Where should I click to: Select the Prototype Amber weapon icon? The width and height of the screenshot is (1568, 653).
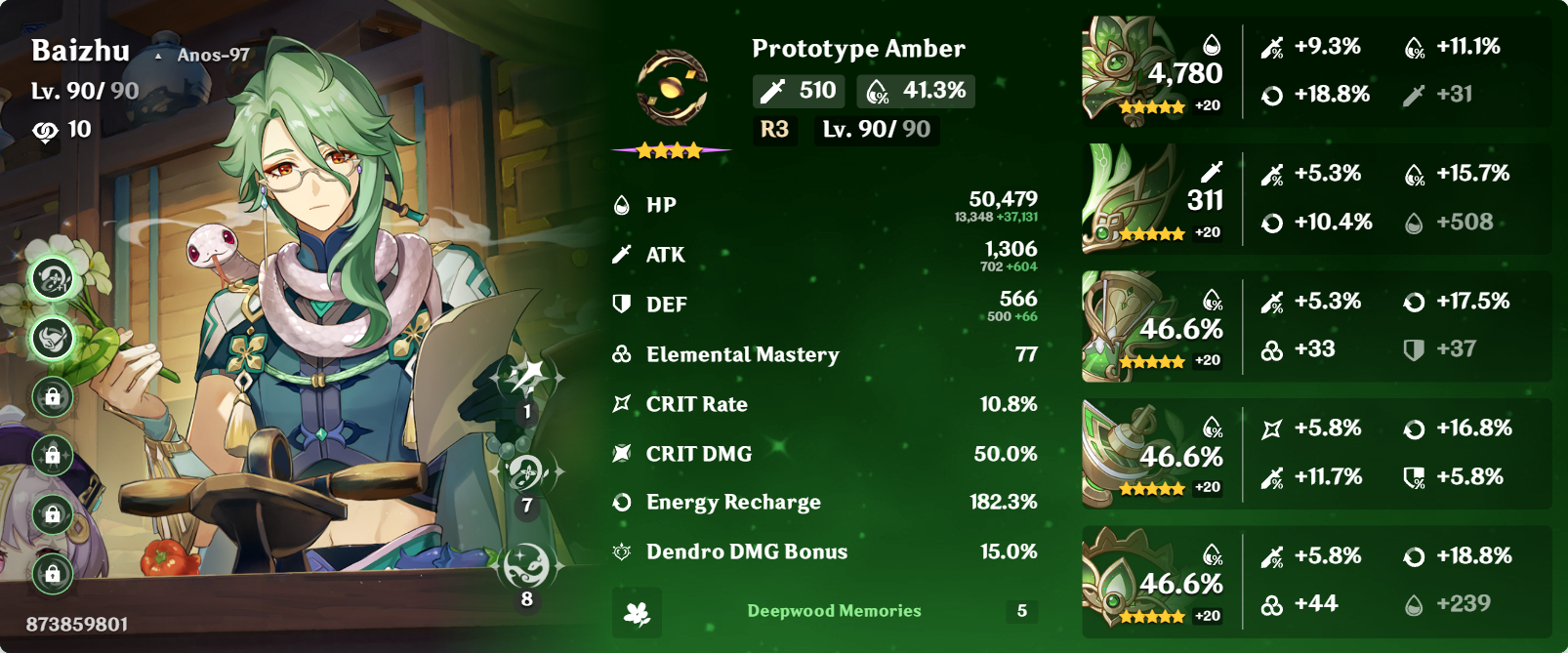pos(672,89)
